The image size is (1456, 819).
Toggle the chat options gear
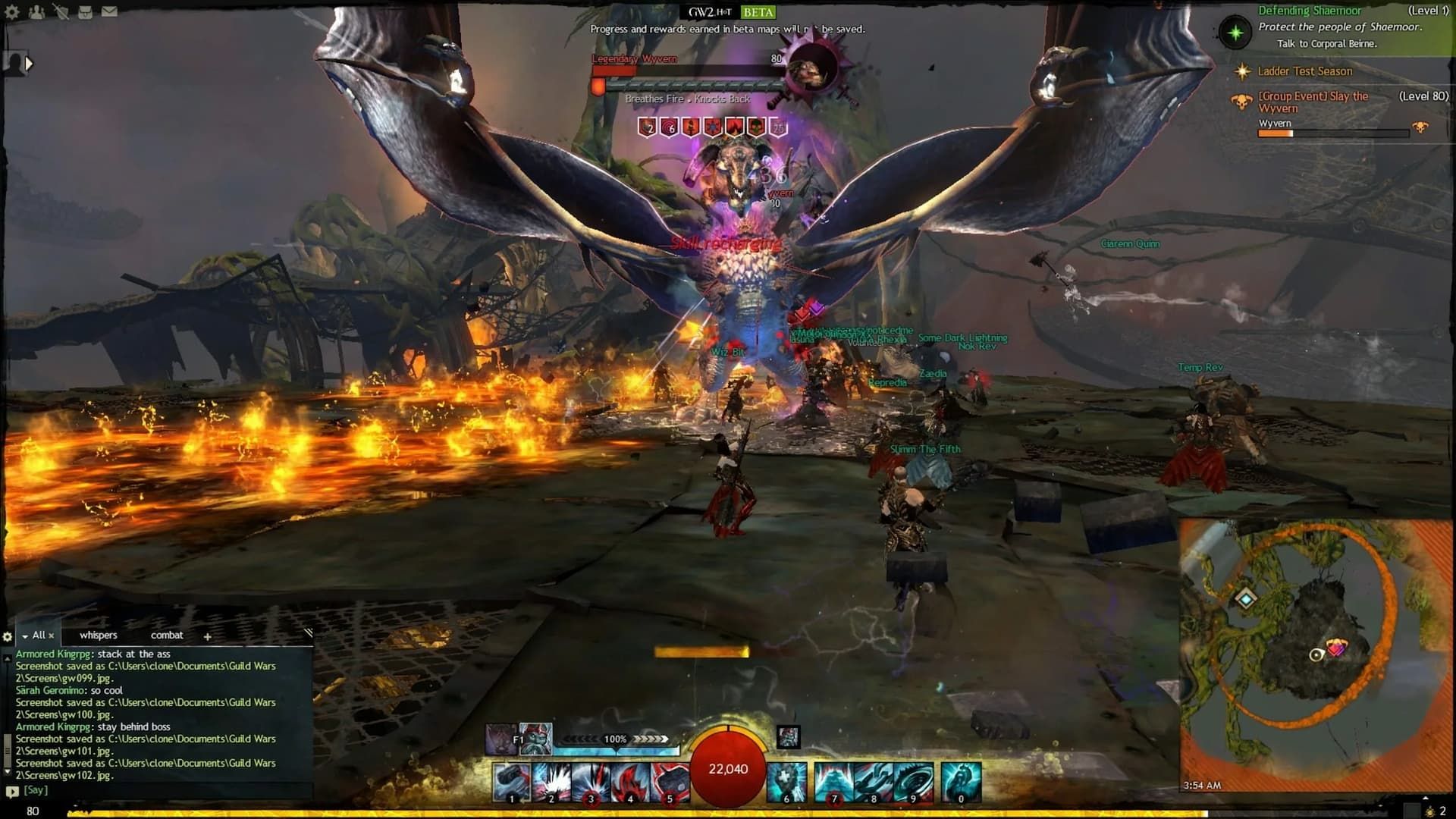(x=7, y=637)
